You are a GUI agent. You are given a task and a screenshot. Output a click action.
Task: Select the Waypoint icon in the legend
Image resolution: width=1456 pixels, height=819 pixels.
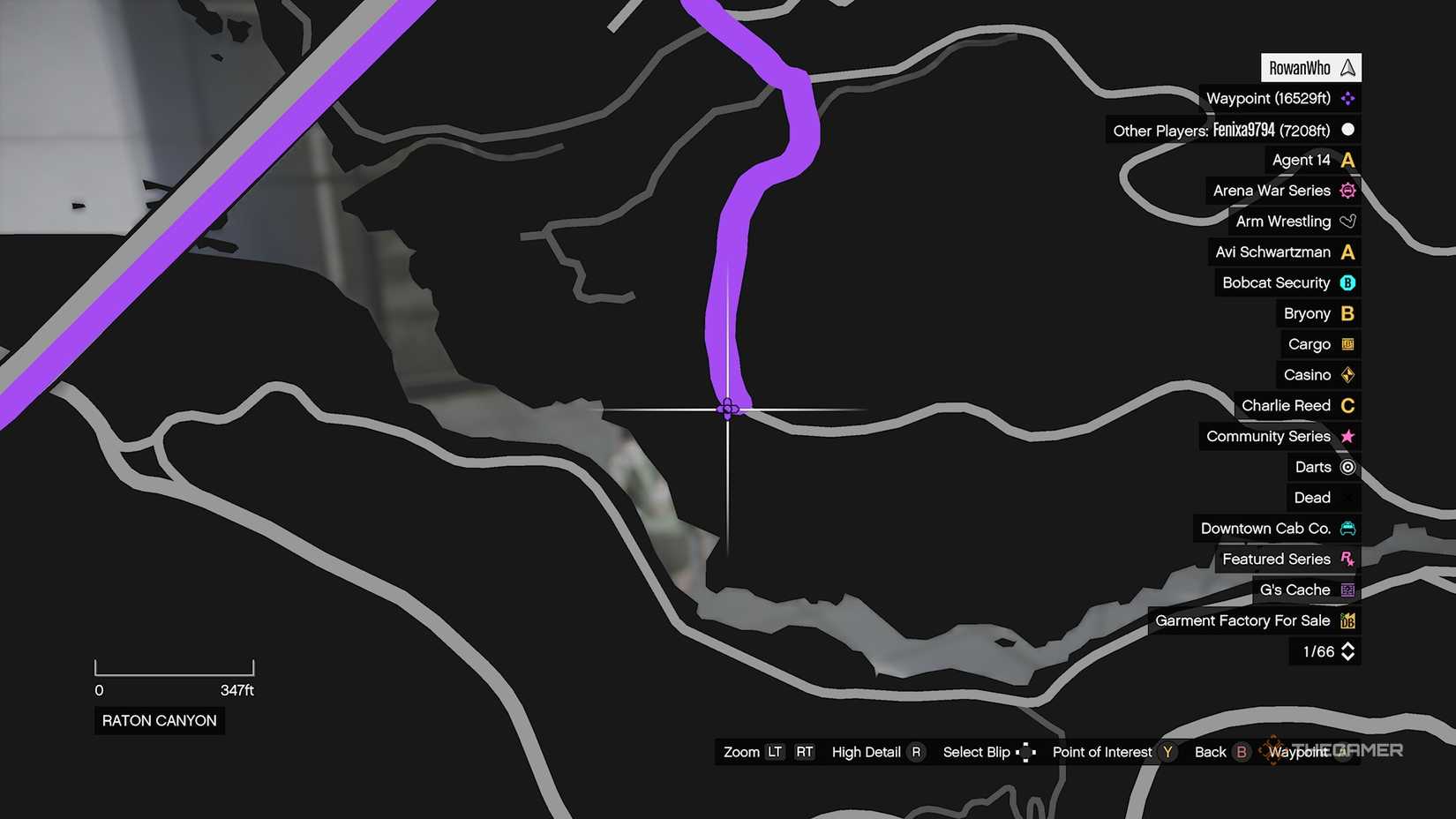tap(1347, 98)
